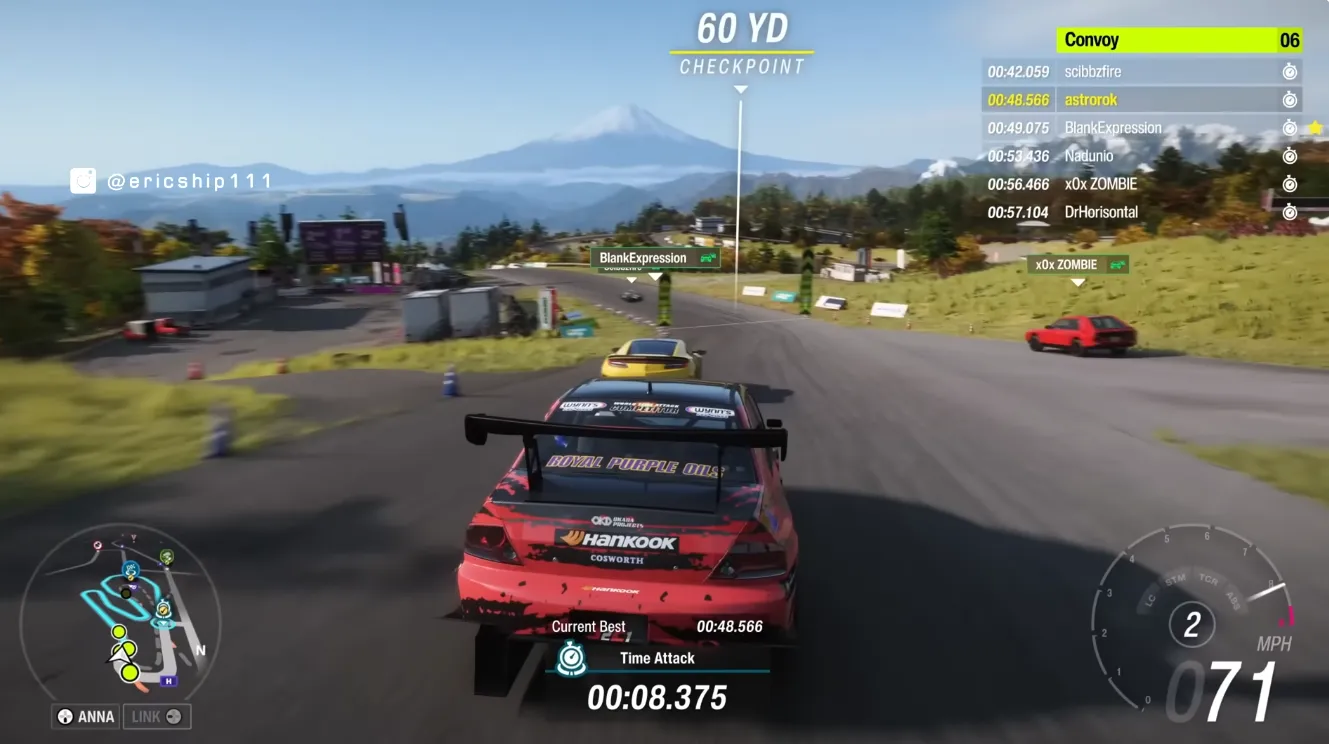This screenshot has width=1329, height=744.
Task: Click the greyed-out LINK button
Action: tap(157, 716)
